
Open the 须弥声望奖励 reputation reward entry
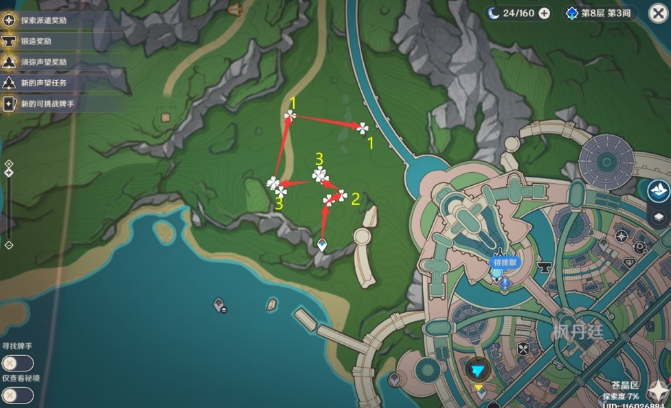41,61
